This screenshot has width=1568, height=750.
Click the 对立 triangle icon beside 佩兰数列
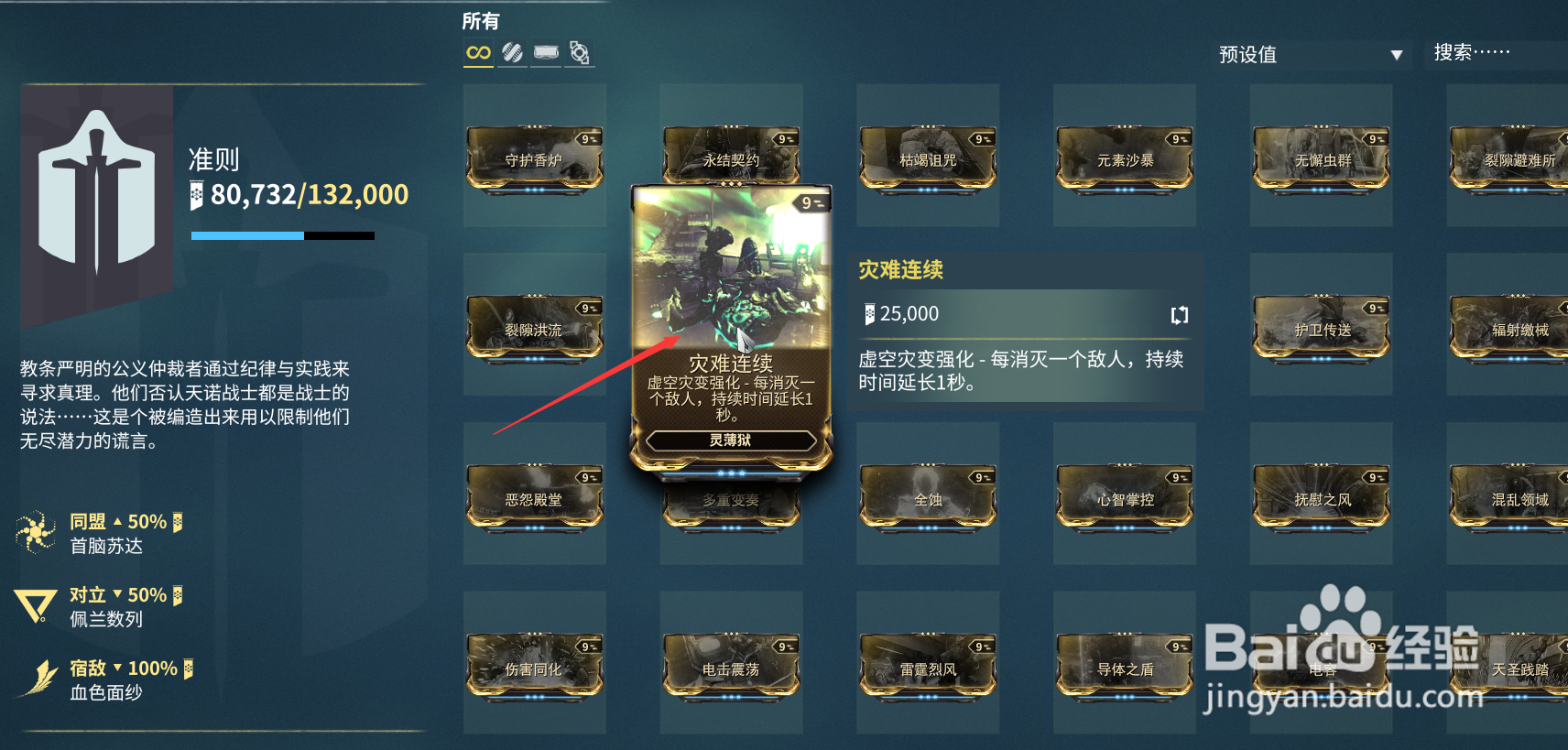(x=34, y=603)
